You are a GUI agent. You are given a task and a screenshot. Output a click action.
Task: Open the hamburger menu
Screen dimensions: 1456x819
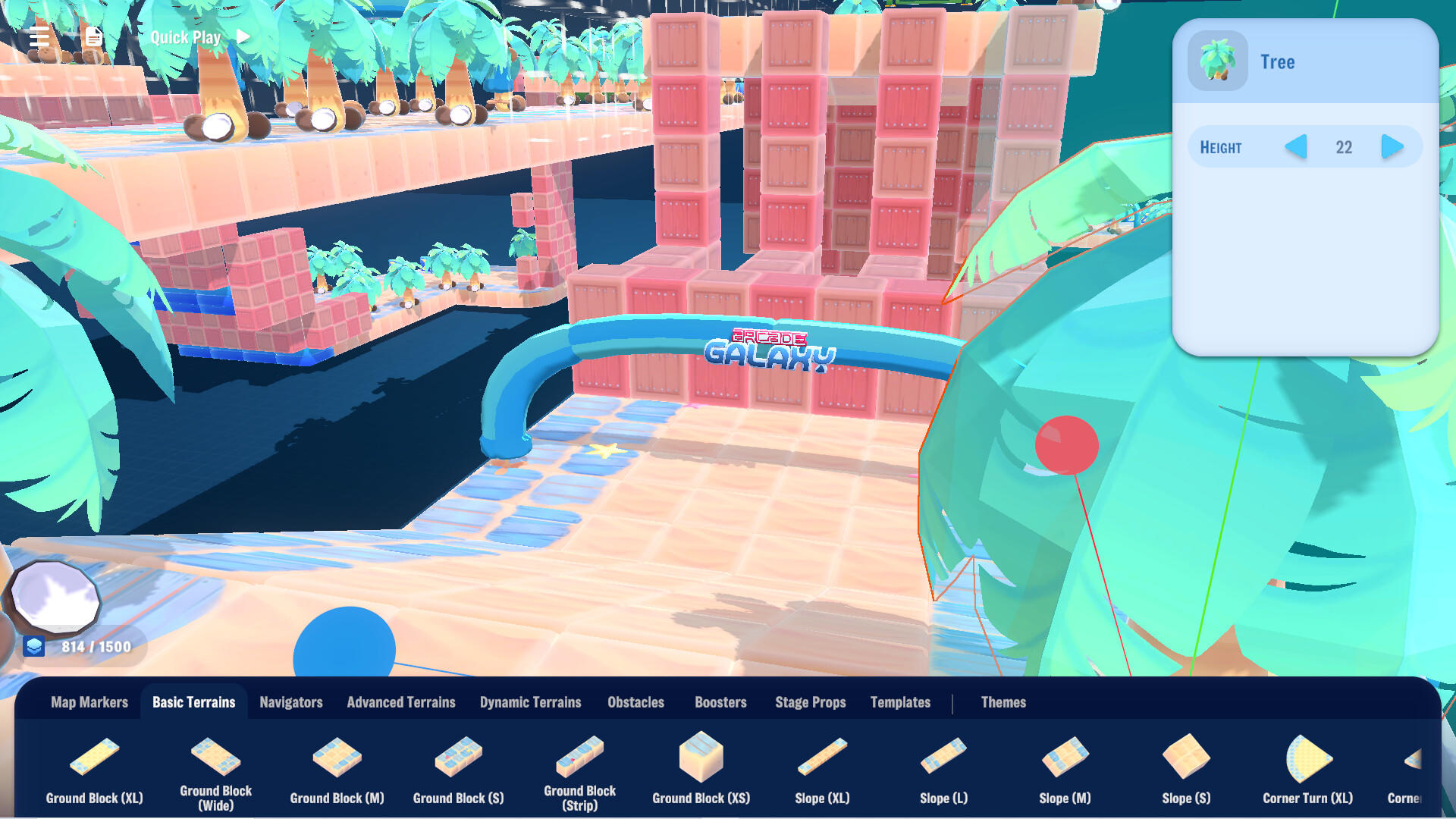39,36
